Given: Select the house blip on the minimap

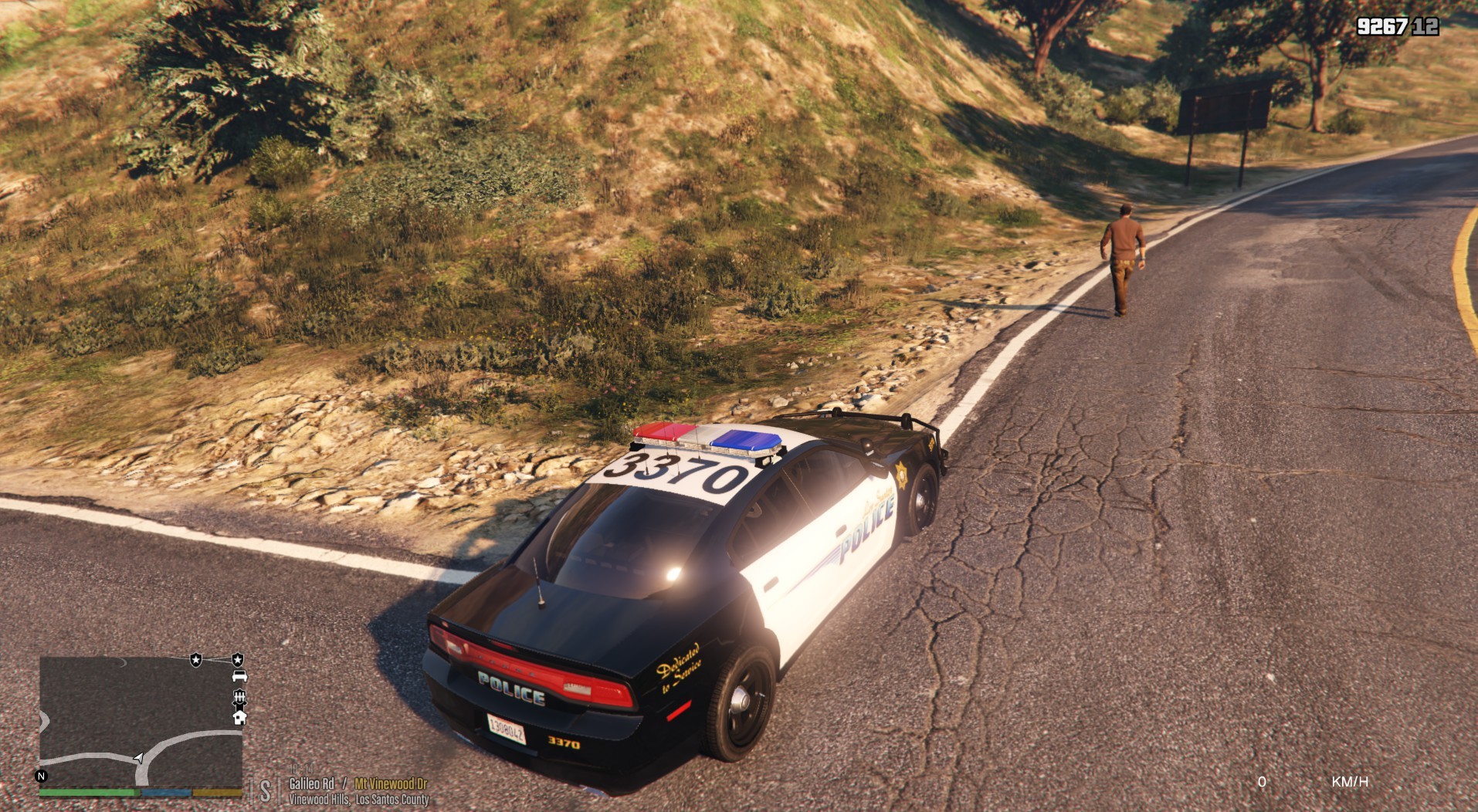Looking at the screenshot, I should tap(239, 718).
